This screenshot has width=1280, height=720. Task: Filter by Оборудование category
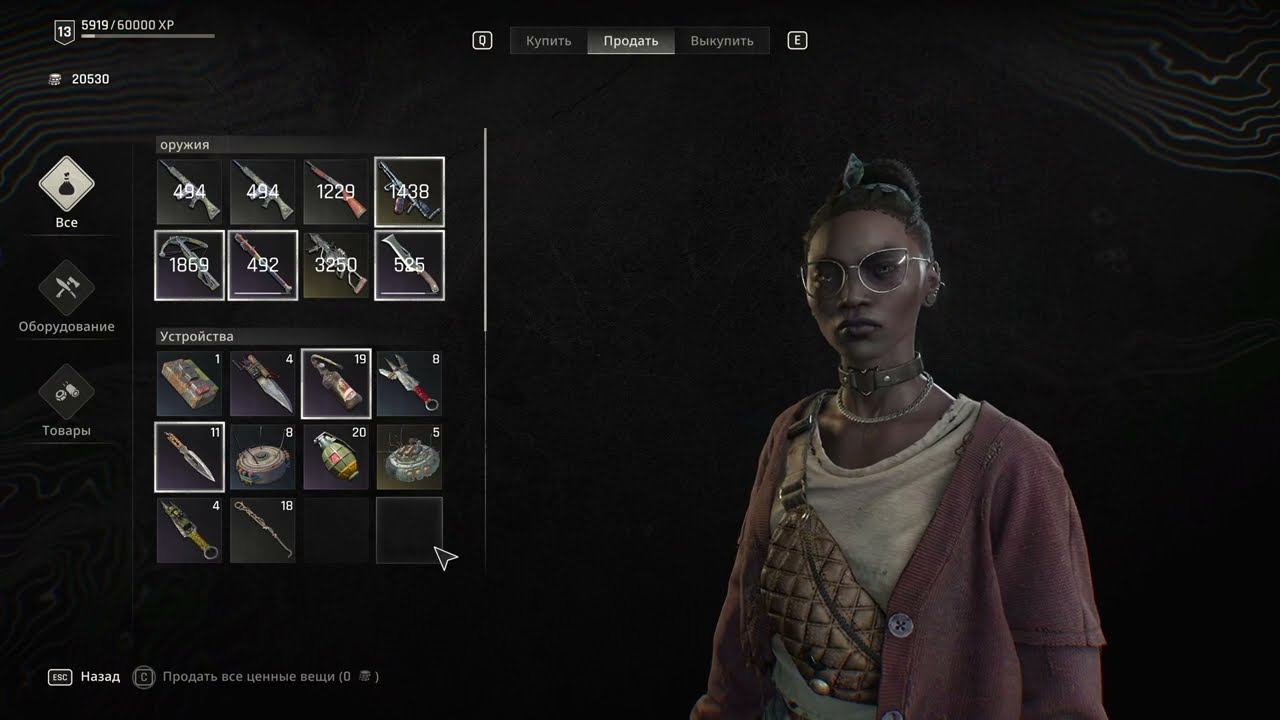click(66, 297)
